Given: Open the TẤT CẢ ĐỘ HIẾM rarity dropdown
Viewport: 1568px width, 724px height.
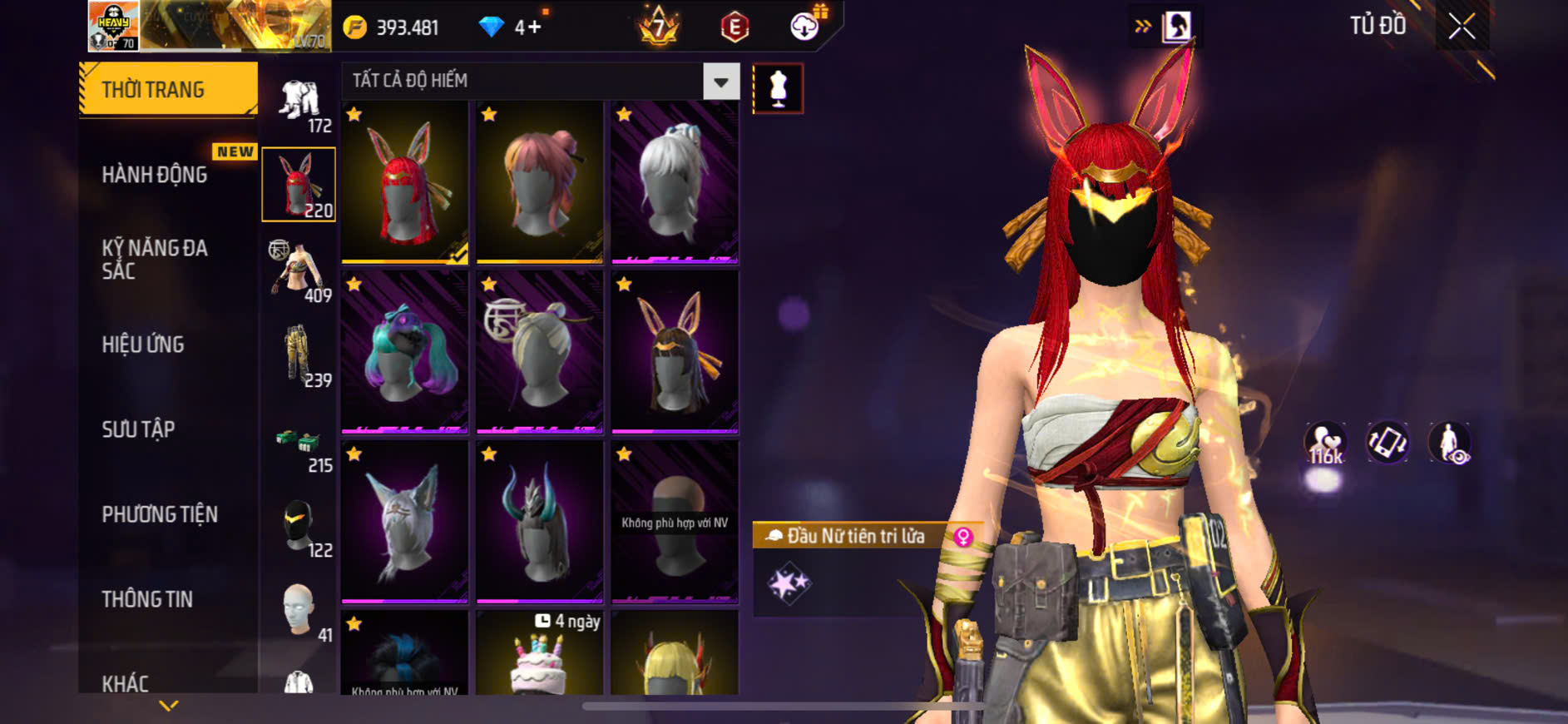Looking at the screenshot, I should [720, 82].
